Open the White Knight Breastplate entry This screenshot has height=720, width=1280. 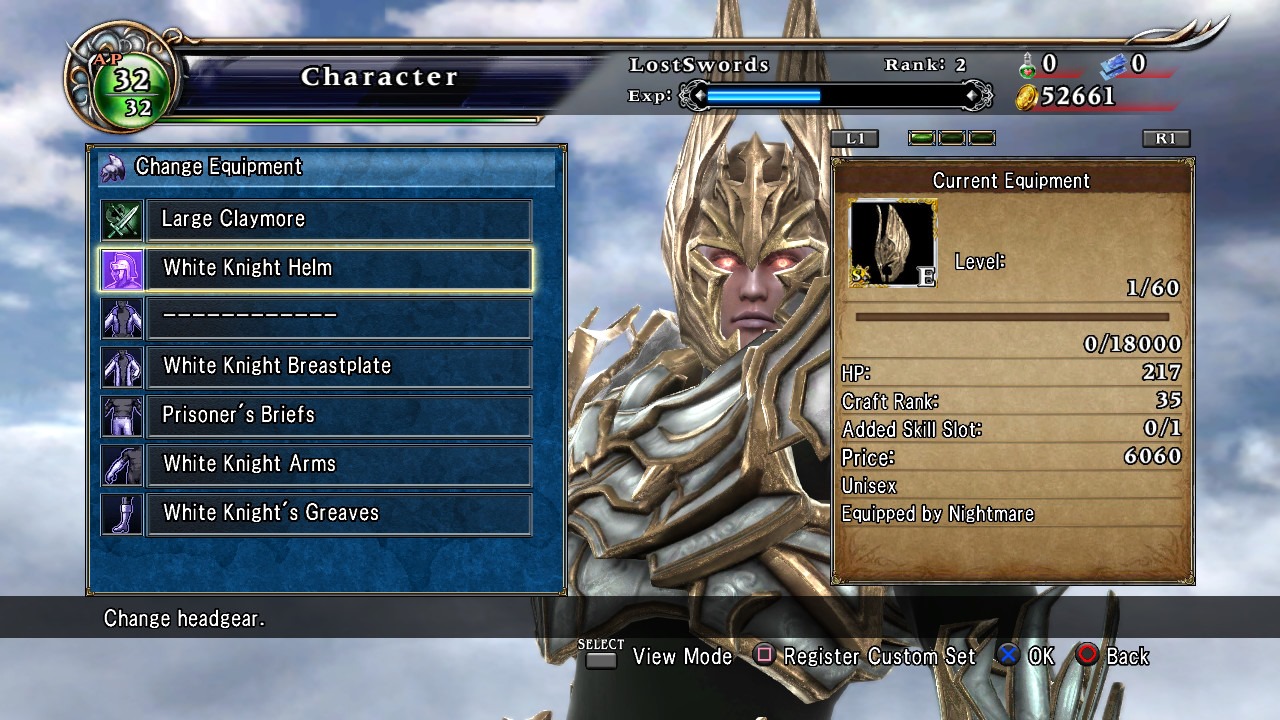[339, 366]
